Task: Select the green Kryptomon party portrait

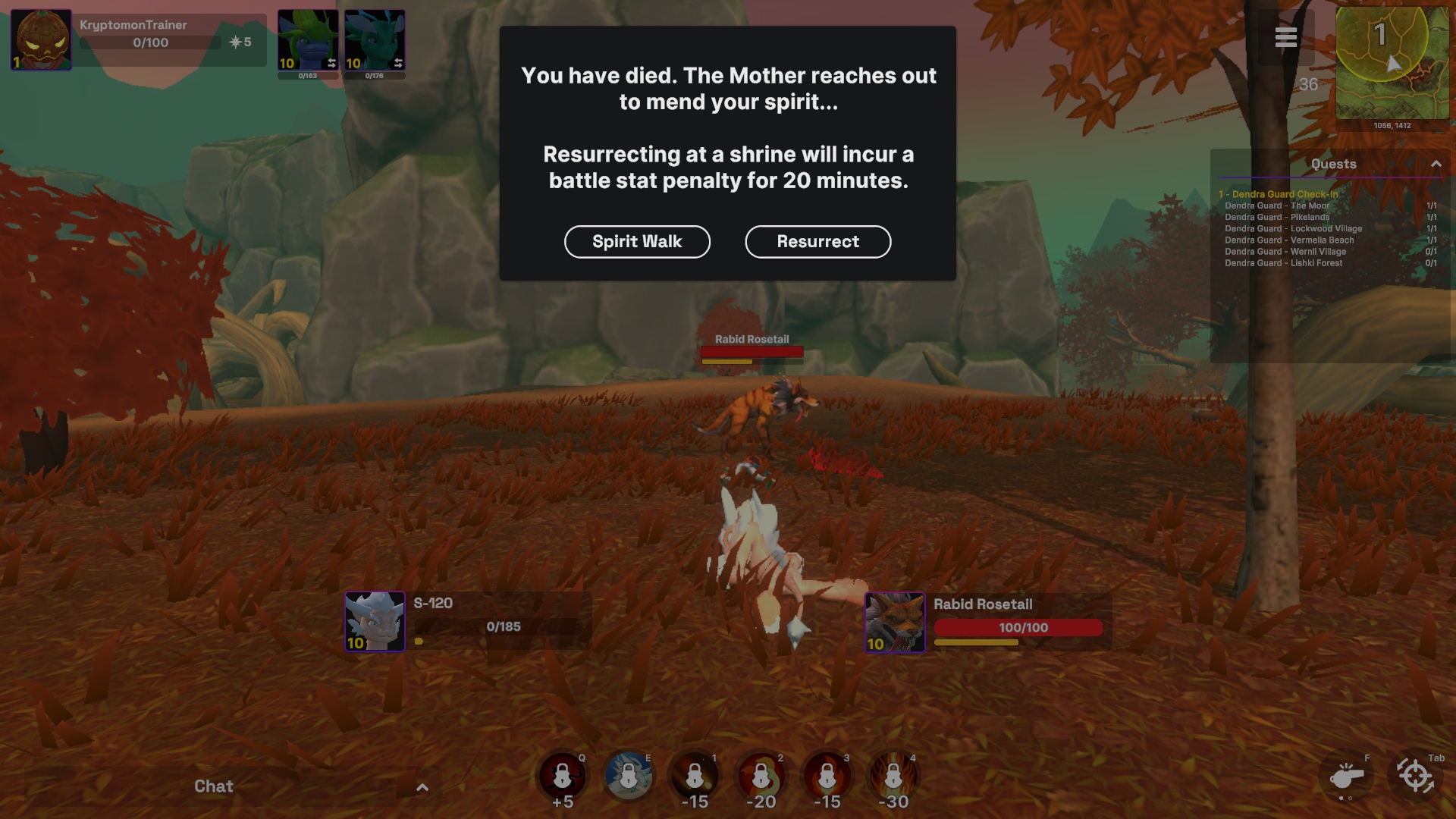Action: click(308, 40)
